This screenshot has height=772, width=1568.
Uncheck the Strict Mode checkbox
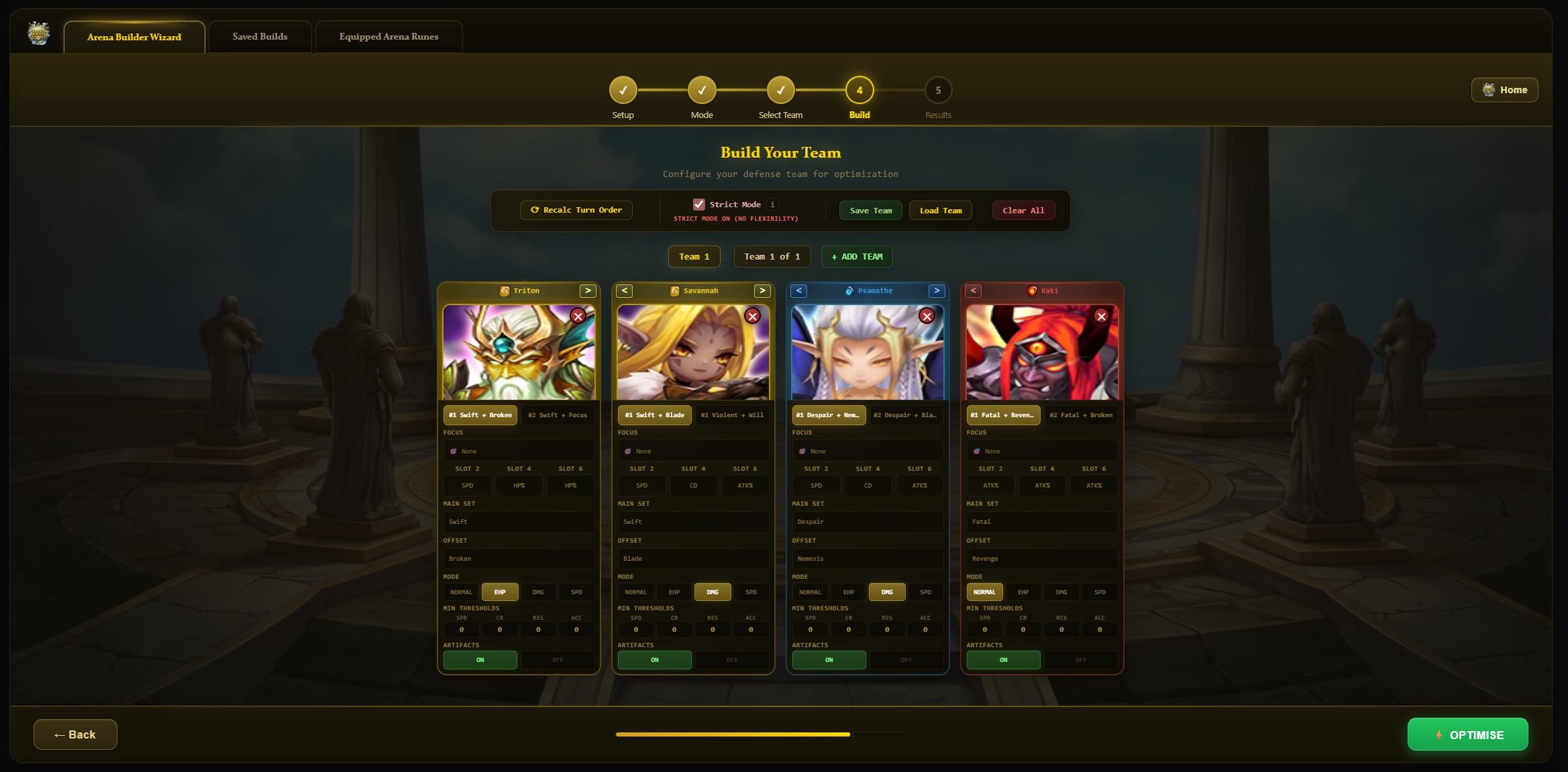700,204
